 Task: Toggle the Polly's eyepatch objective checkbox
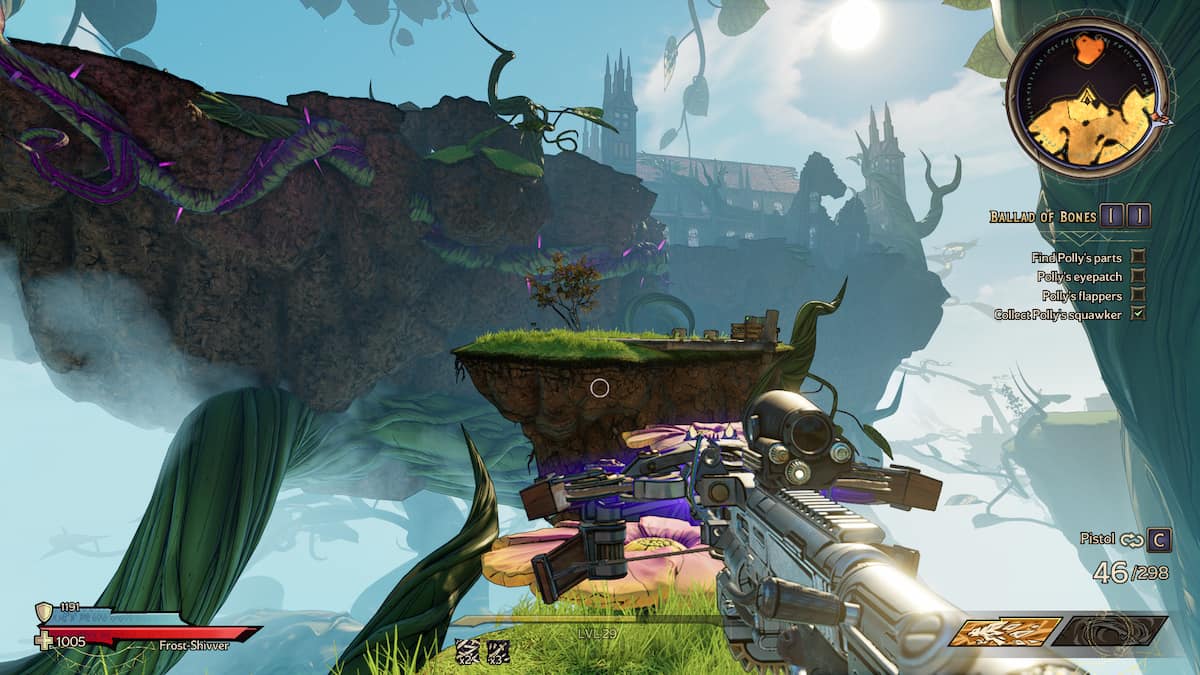tap(1138, 276)
